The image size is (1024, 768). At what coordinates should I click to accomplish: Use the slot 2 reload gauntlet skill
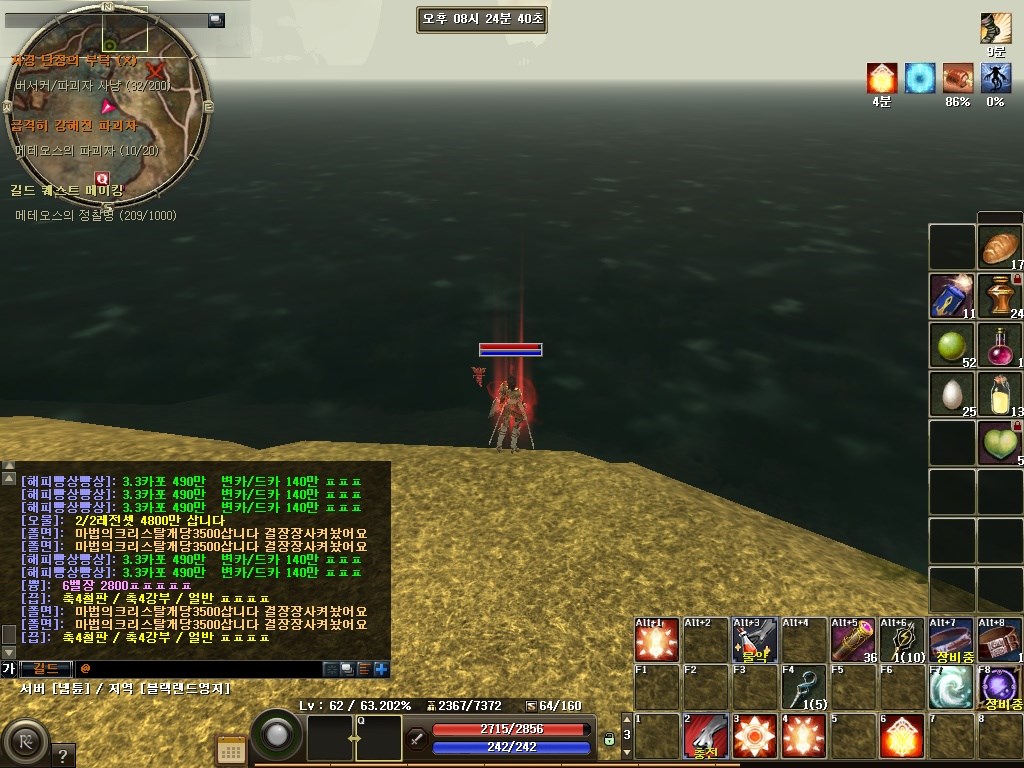[706, 736]
